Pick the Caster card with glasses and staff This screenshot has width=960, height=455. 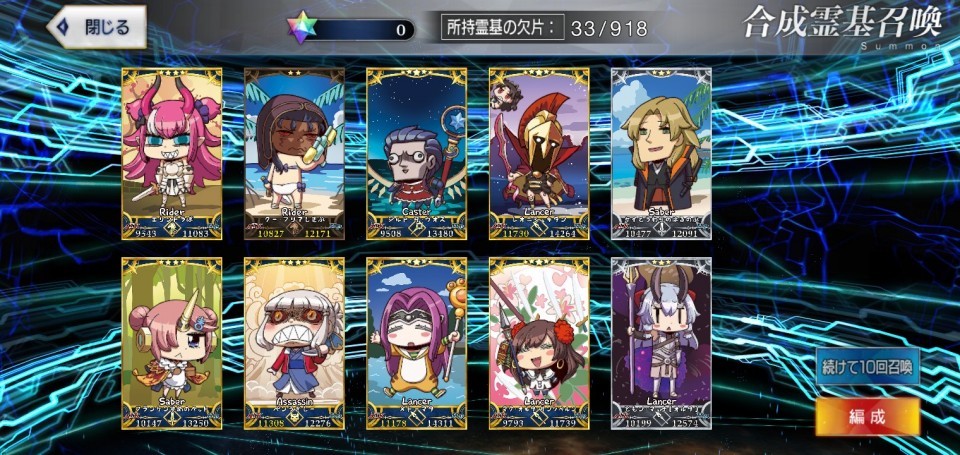(x=416, y=154)
